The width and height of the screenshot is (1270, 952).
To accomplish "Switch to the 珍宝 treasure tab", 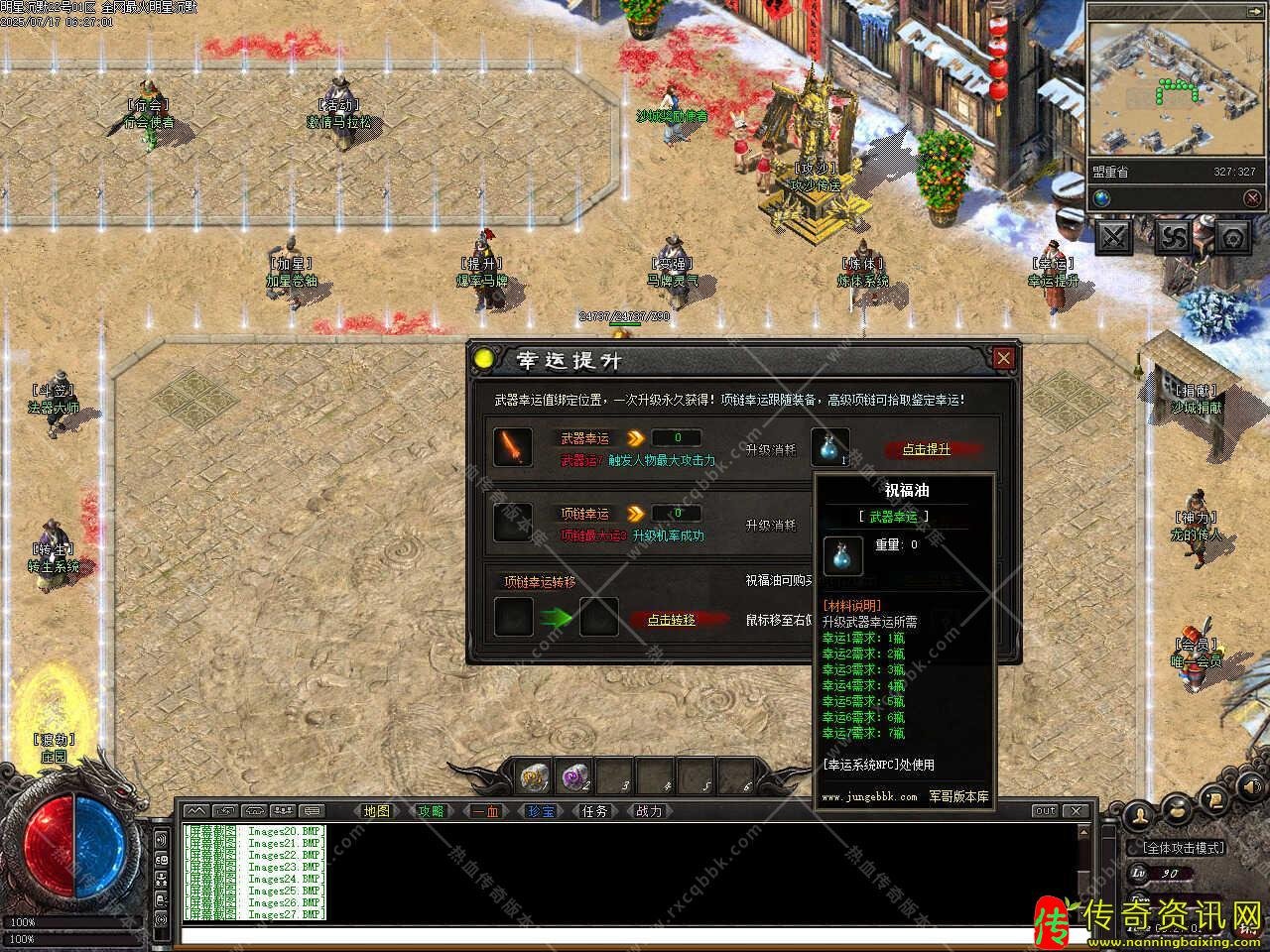I will click(540, 811).
